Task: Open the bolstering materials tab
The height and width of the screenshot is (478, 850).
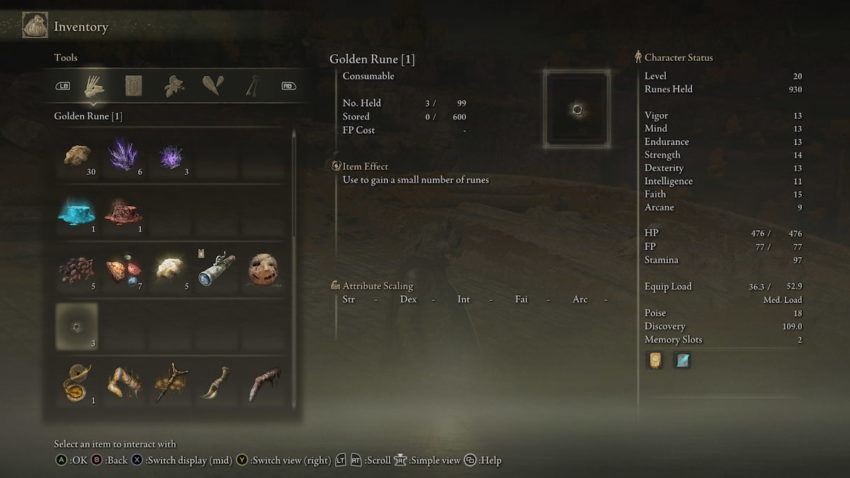Action: tap(211, 86)
